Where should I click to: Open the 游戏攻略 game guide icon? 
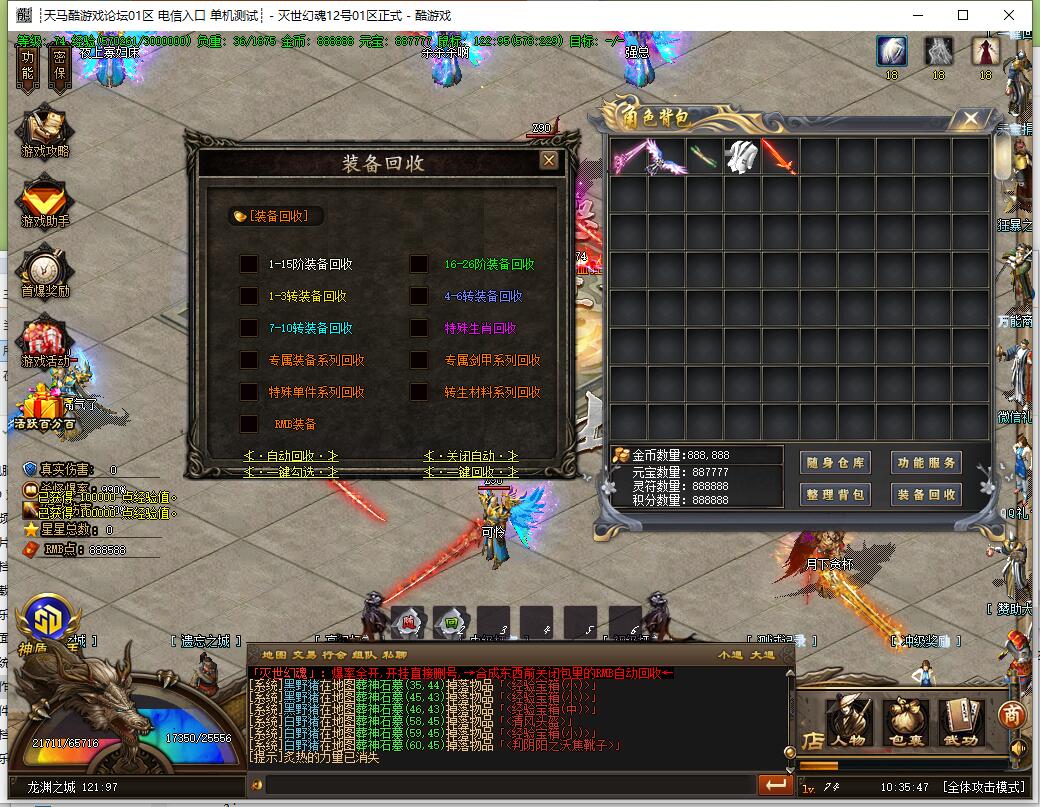point(45,130)
